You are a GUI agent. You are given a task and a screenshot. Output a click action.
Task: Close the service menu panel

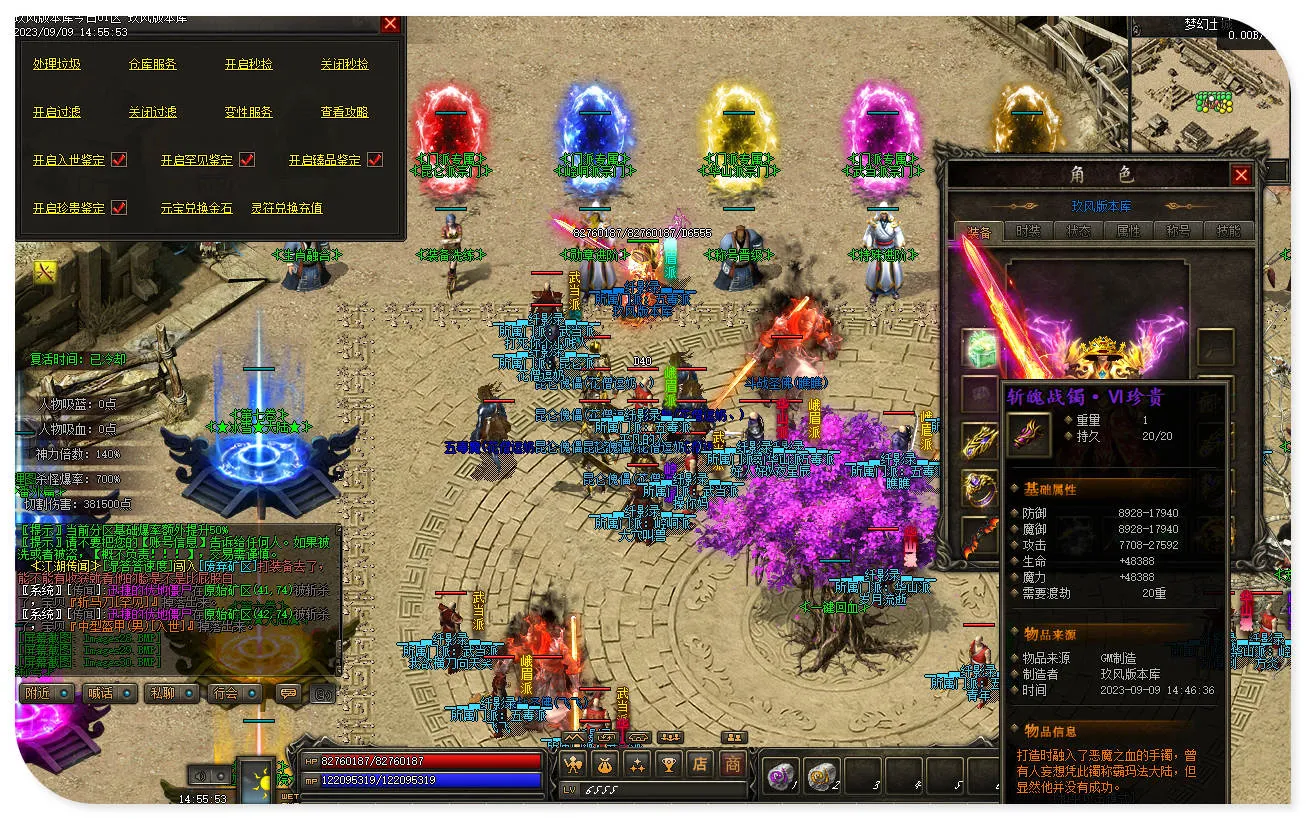[x=390, y=24]
